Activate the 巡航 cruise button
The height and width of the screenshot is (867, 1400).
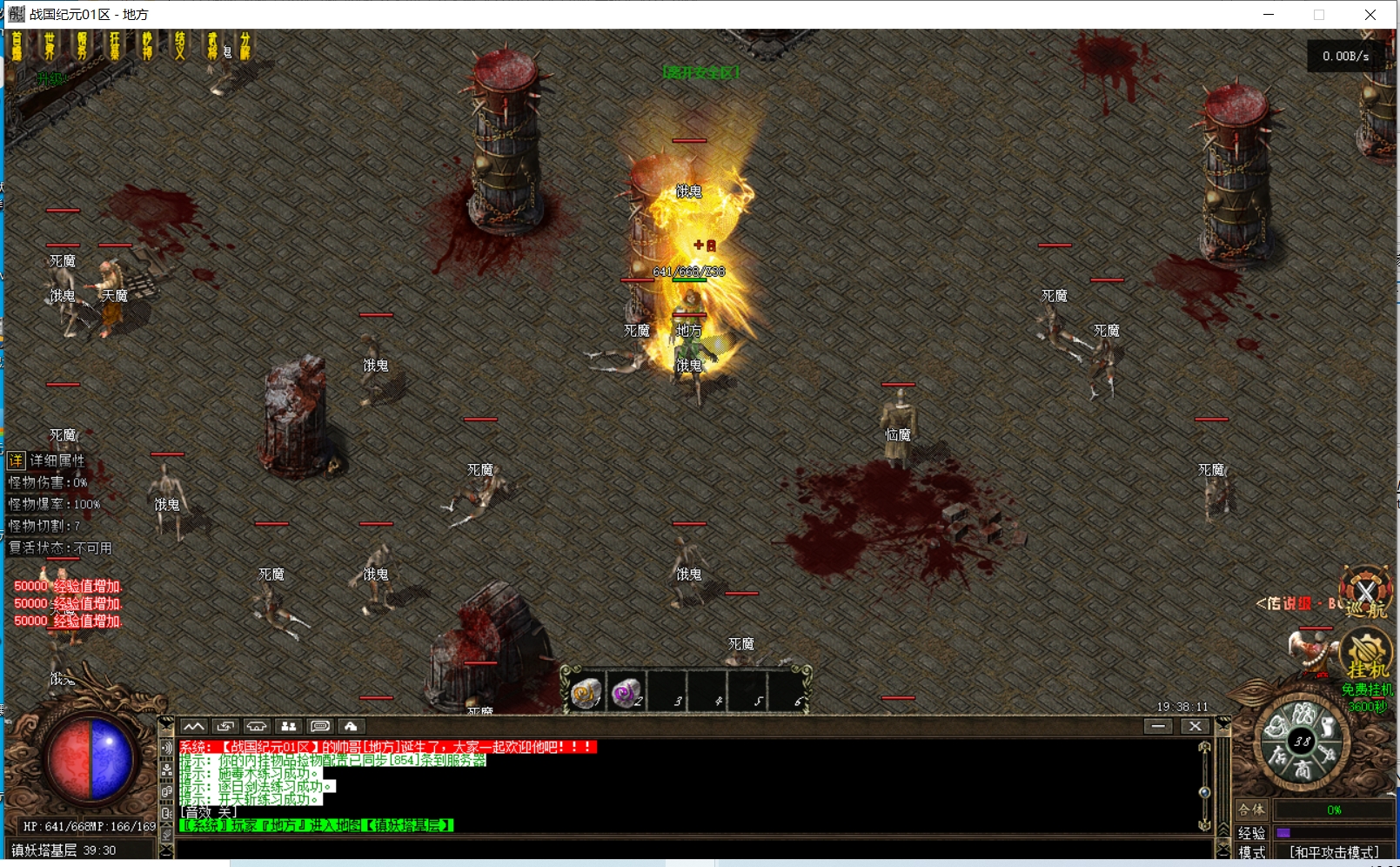tap(1365, 595)
